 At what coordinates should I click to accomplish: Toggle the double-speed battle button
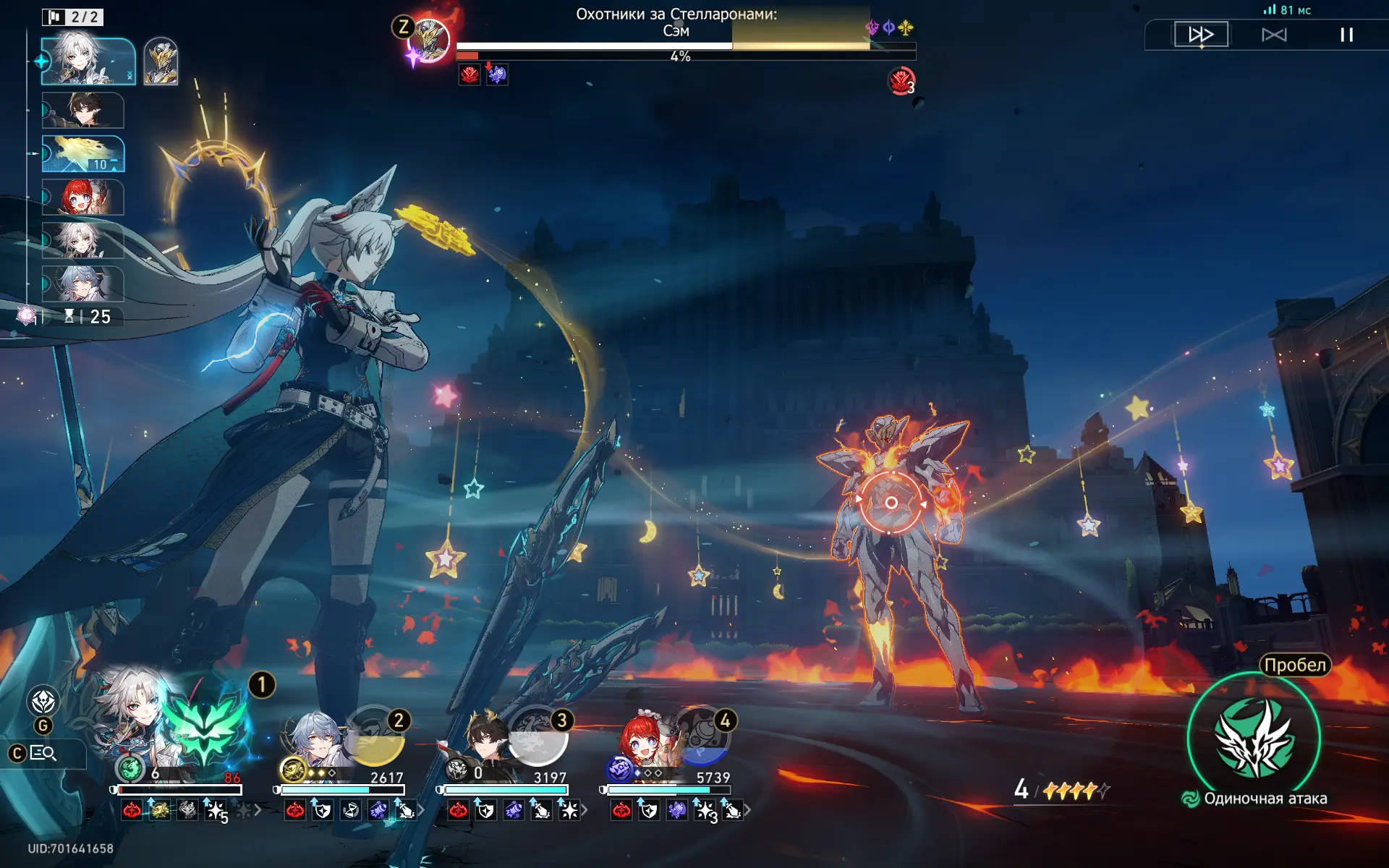(x=1201, y=35)
